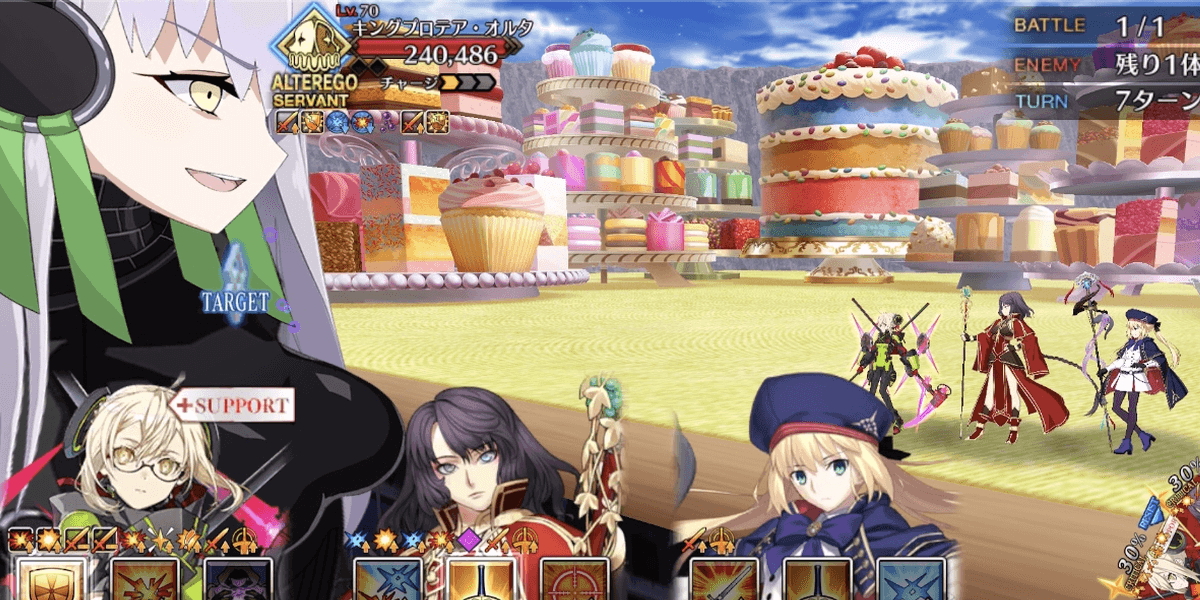Activate the dark hooded figure skill
Image resolution: width=1200 pixels, height=600 pixels.
pyautogui.click(x=238, y=580)
